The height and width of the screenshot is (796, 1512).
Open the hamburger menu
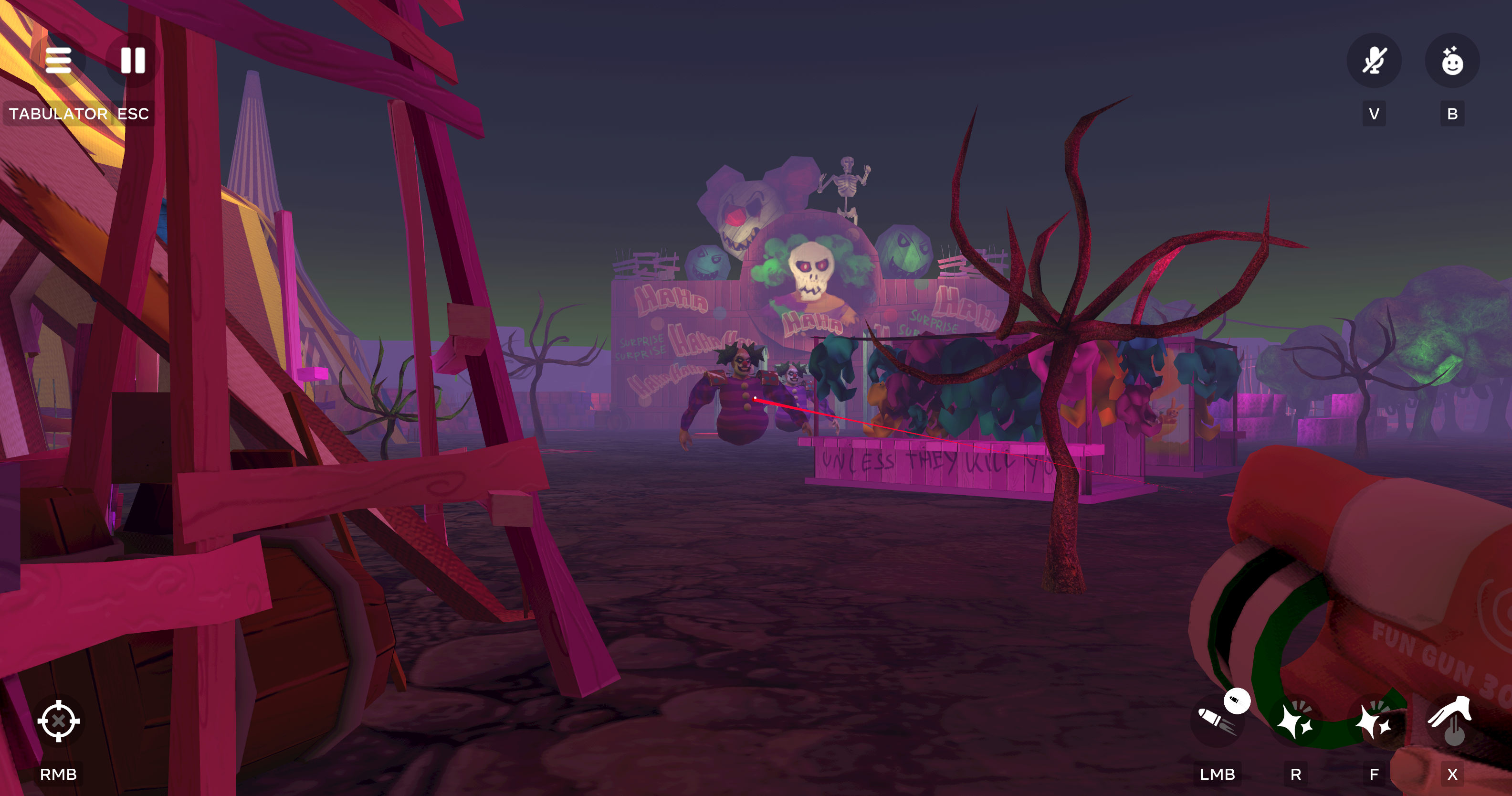(58, 61)
